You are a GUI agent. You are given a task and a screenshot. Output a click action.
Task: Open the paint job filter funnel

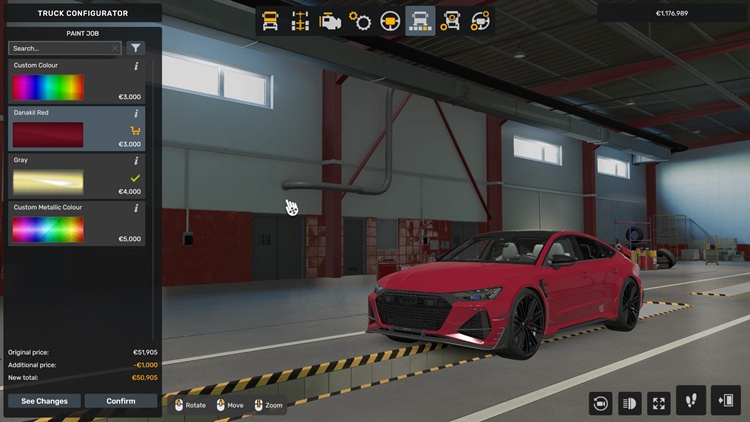click(136, 48)
